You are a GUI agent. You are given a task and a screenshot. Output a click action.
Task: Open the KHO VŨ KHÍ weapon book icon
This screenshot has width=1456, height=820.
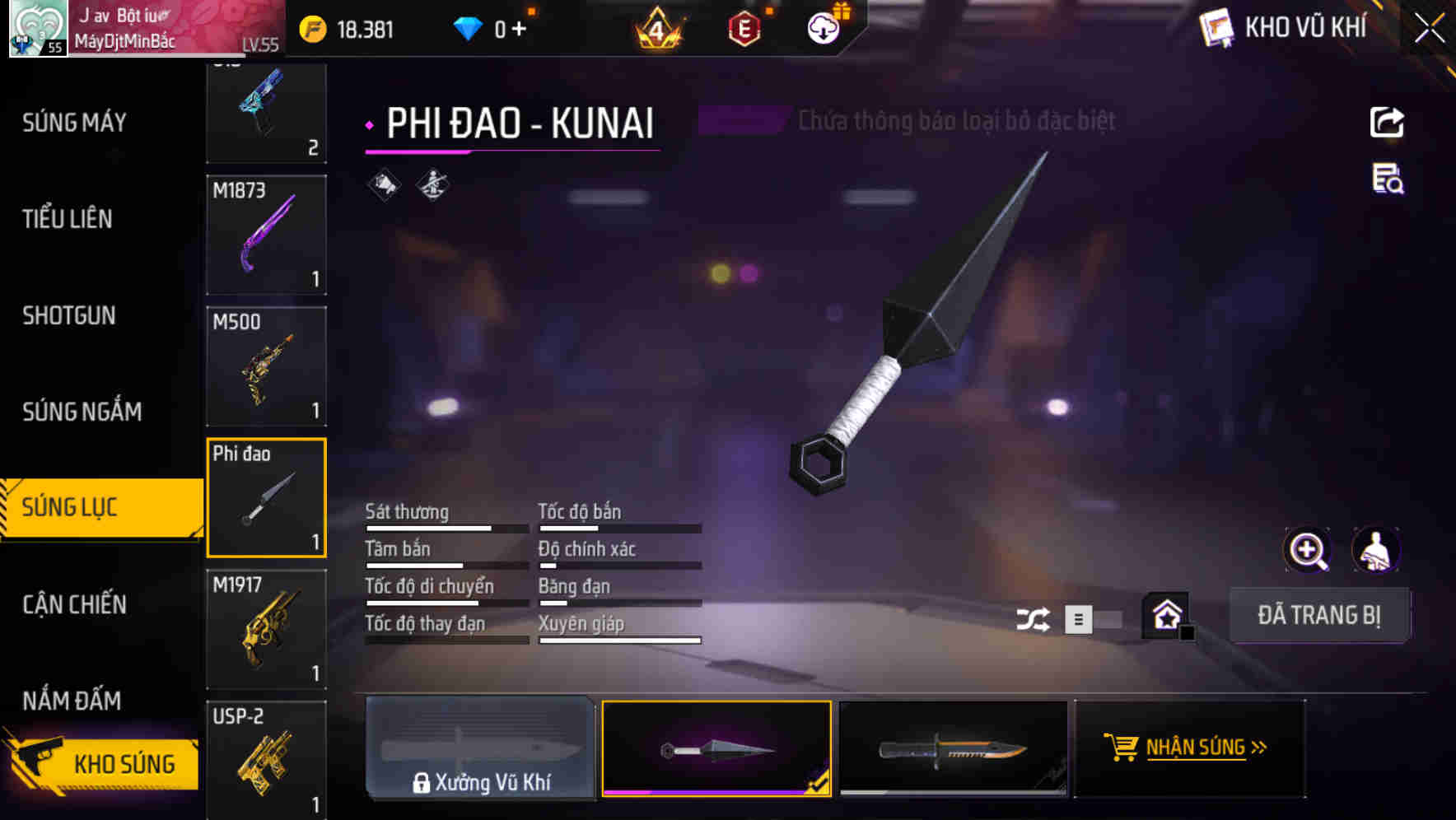click(x=1217, y=27)
